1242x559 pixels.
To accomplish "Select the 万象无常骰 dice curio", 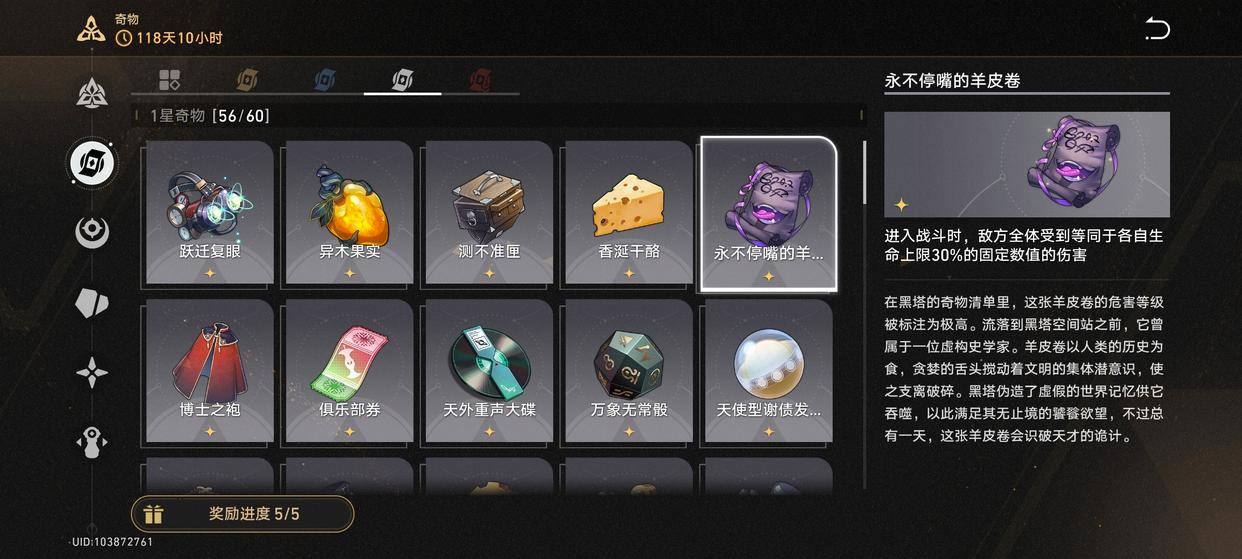I will (628, 370).
